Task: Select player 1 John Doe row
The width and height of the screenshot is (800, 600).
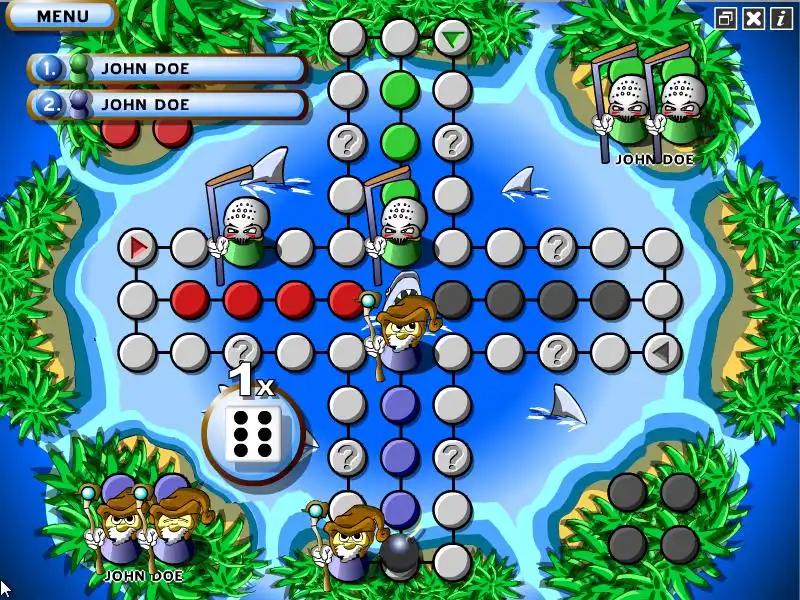Action: tap(167, 69)
